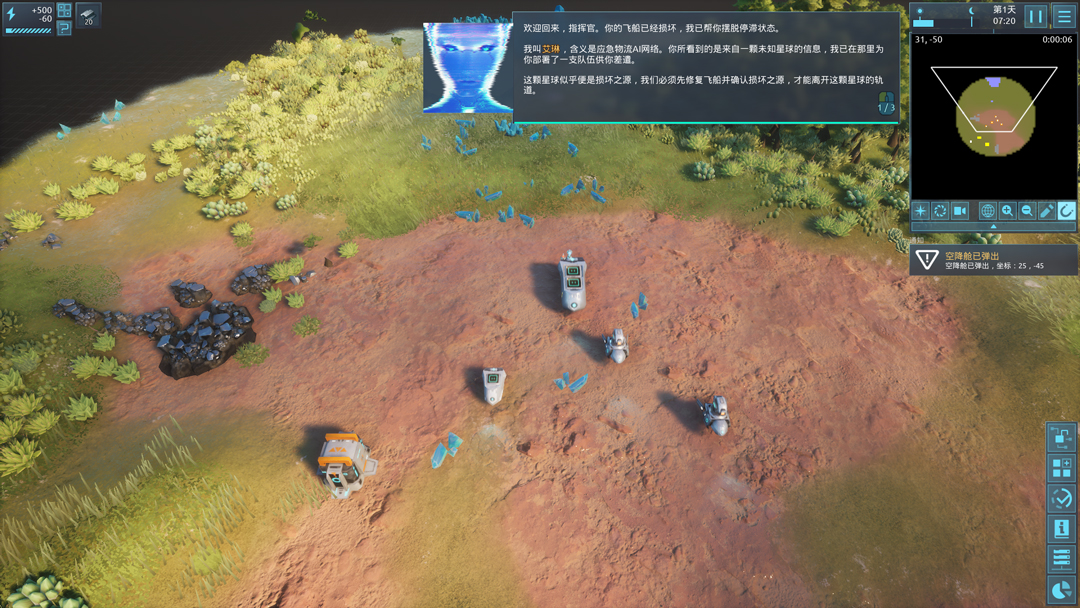
Task: Toggle the highlighted magnet icon under the minimap
Action: pyautogui.click(x=1066, y=211)
